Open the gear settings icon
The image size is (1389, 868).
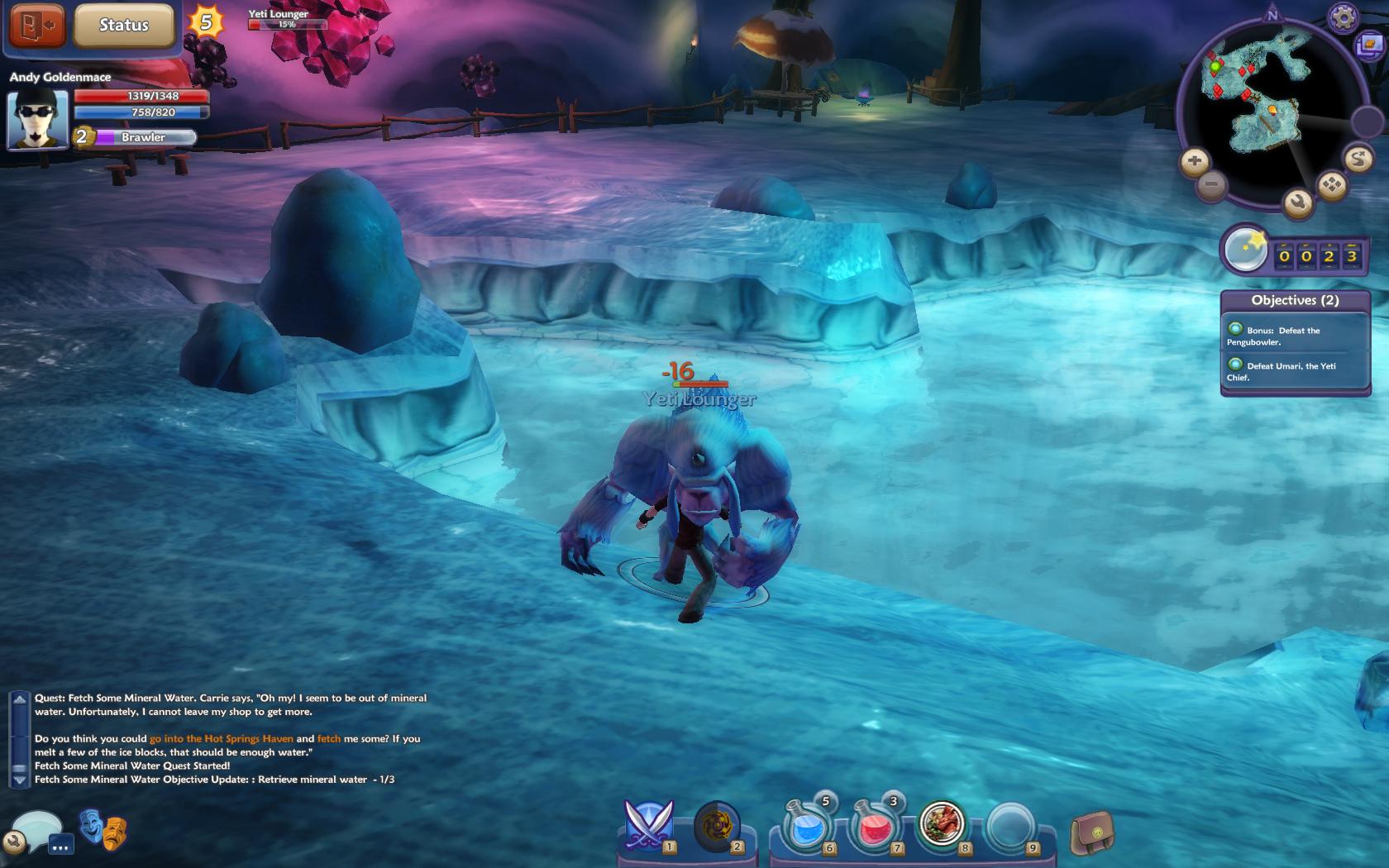tap(1344, 17)
